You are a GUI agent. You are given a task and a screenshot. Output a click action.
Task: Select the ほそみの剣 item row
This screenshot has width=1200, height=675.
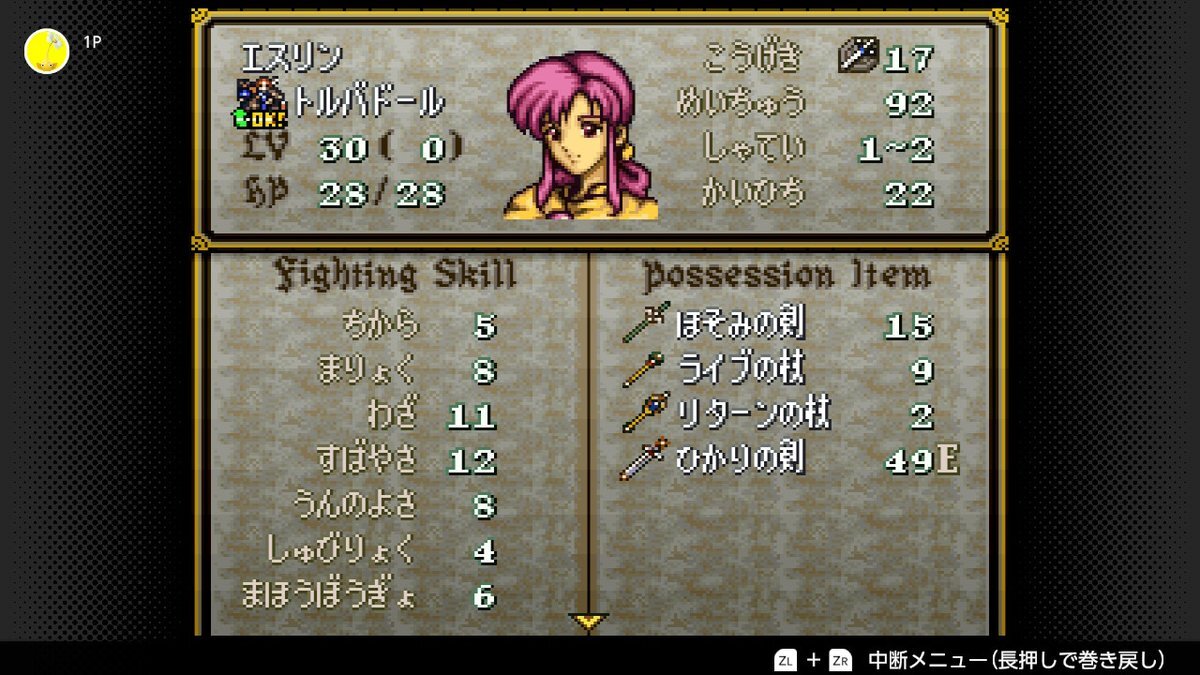tap(740, 325)
